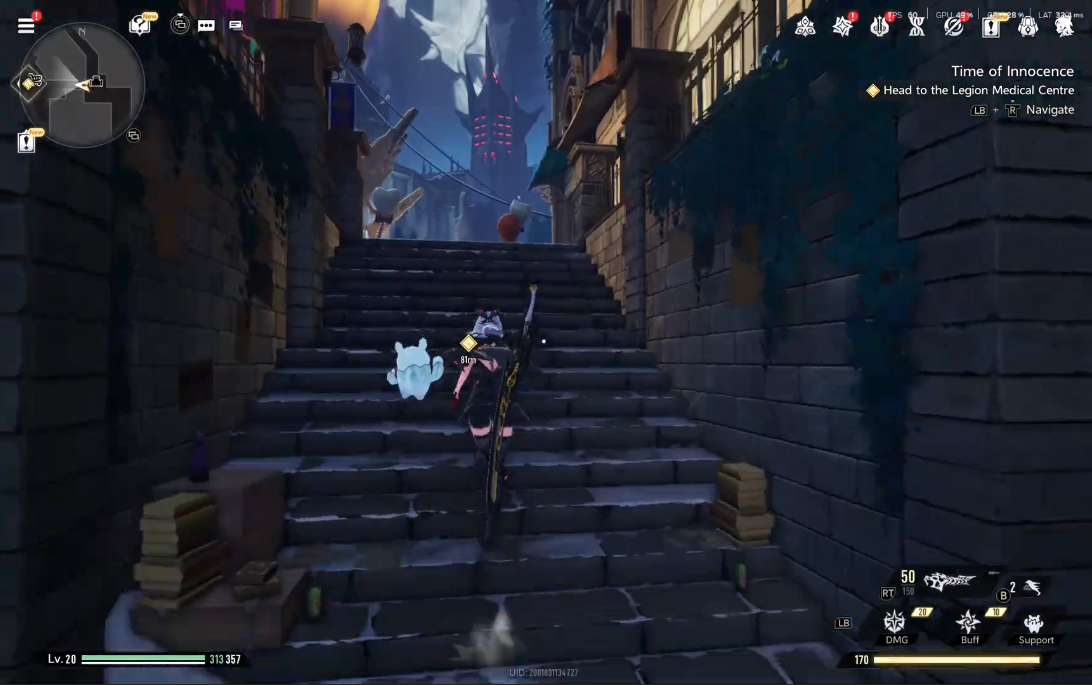1092x685 pixels.
Task: Click the exclamation notice card below minimap
Action: pyautogui.click(x=26, y=142)
